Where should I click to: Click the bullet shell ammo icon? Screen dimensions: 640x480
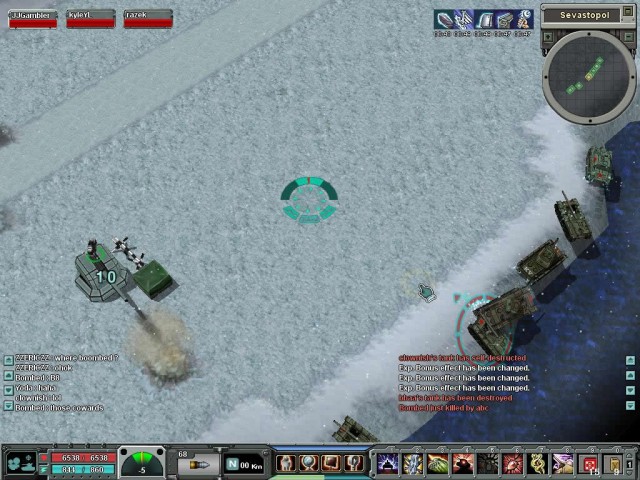198,465
